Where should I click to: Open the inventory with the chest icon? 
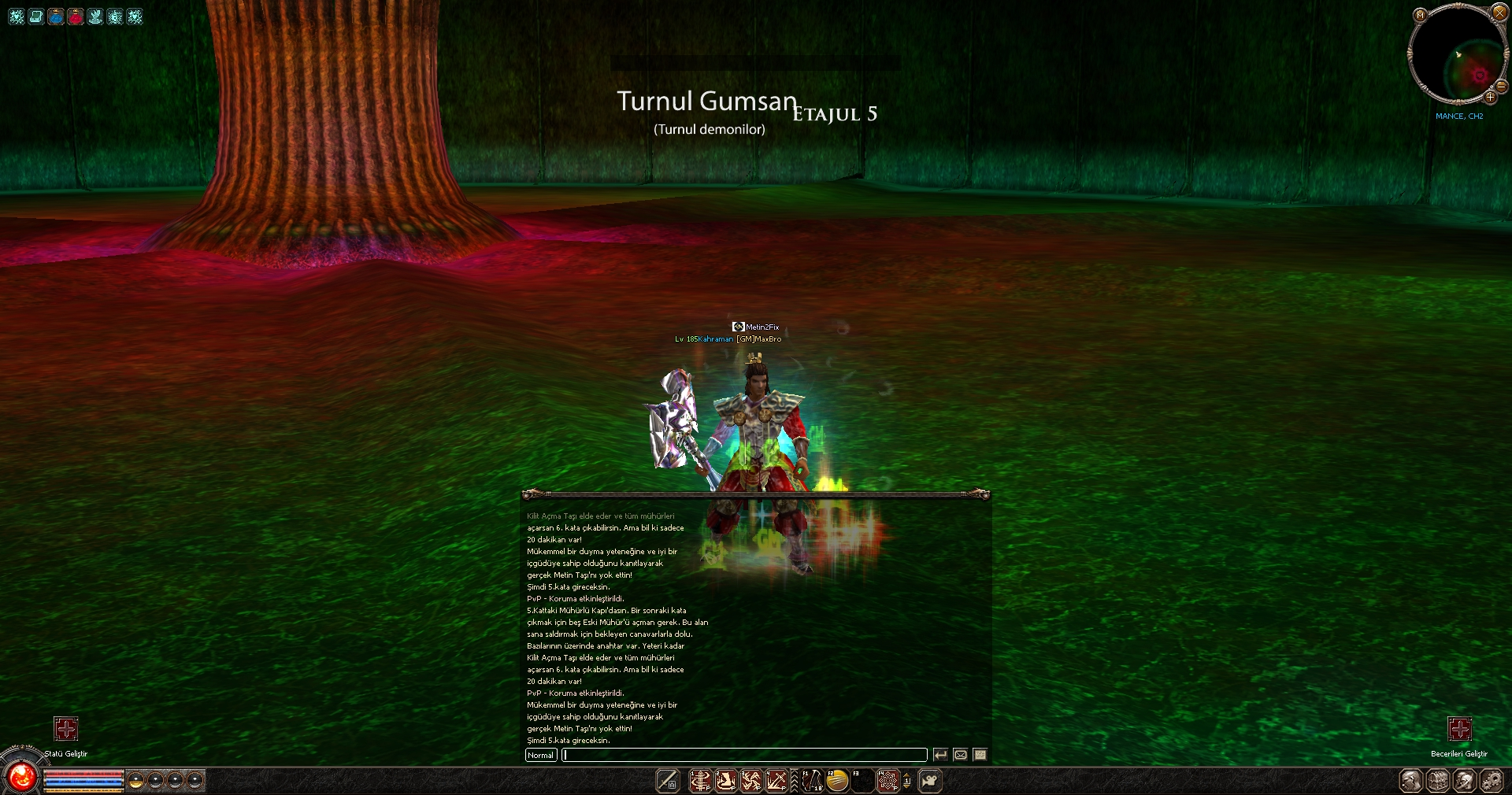click(x=1438, y=781)
